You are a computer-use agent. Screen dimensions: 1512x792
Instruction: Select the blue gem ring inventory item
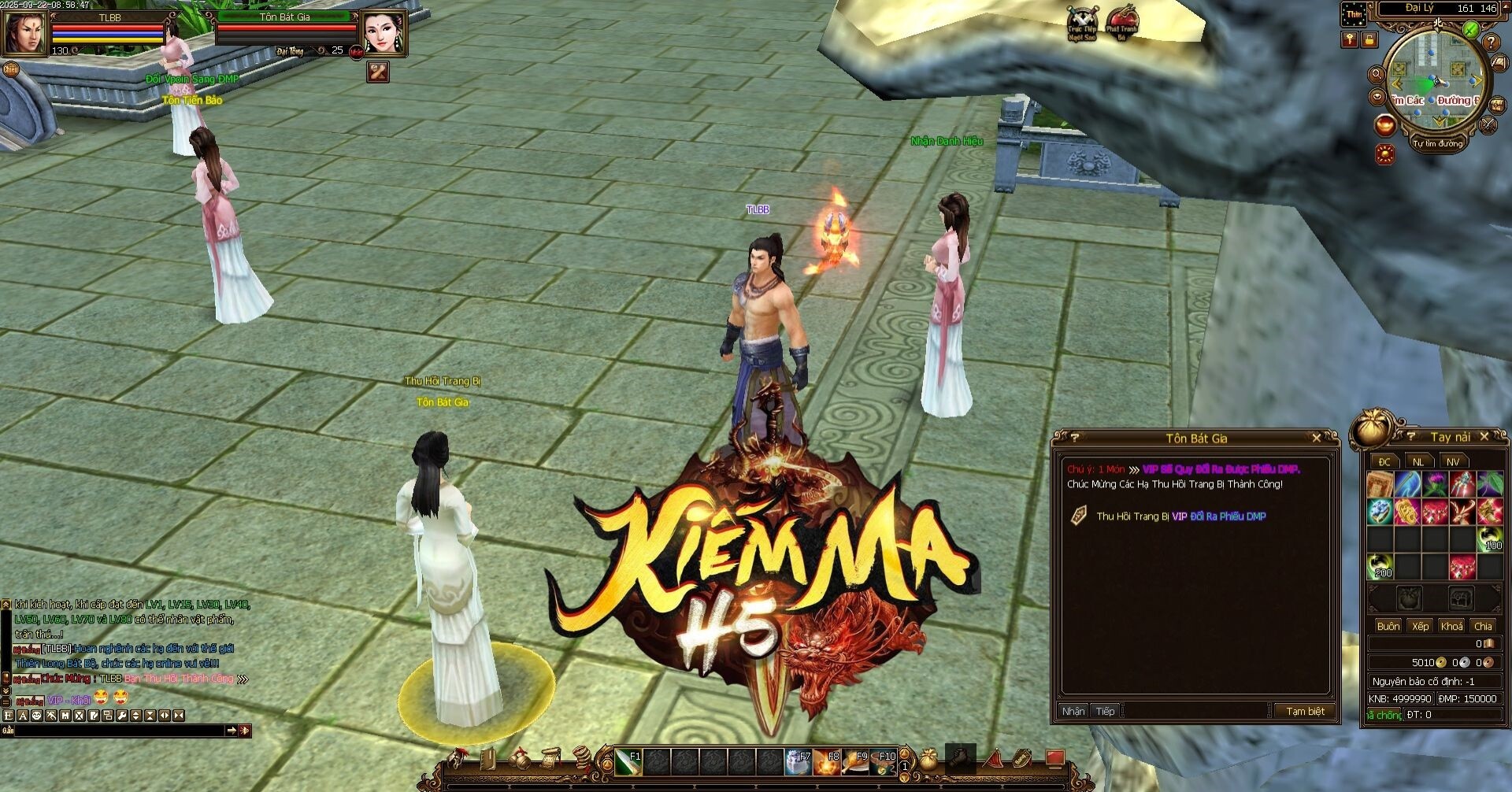1380,513
